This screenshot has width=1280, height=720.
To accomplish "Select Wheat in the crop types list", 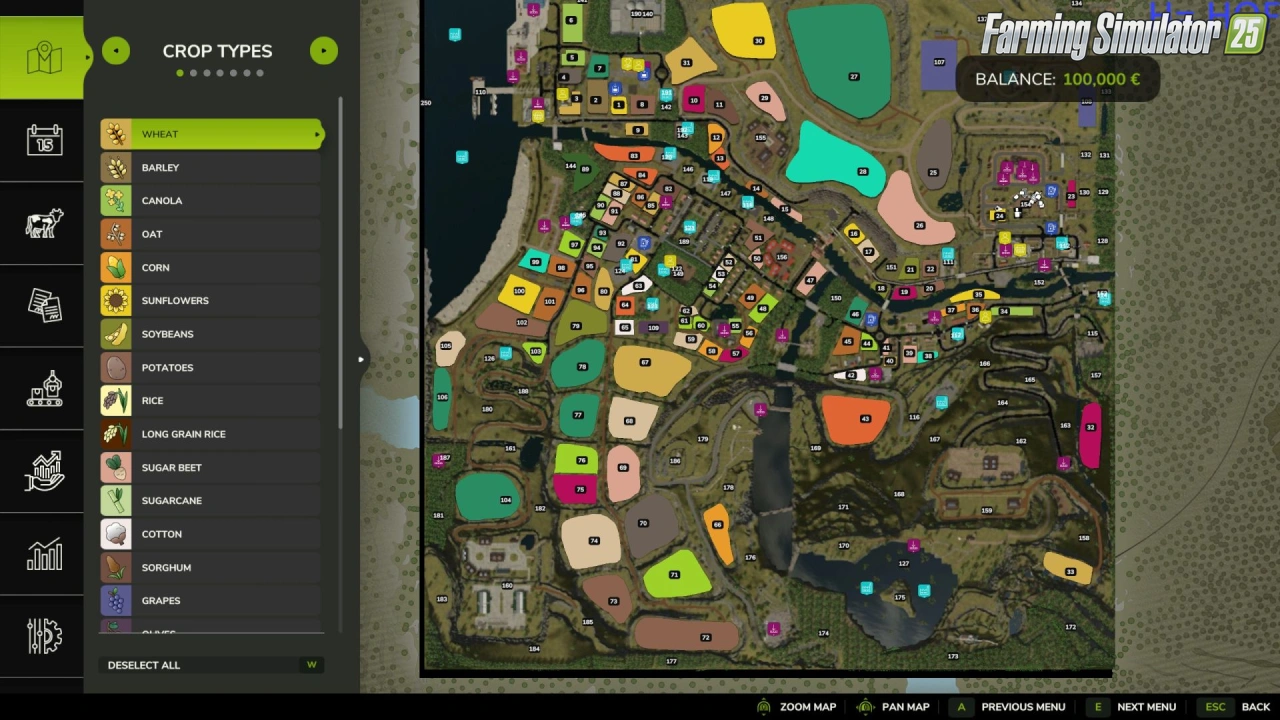I will 212,134.
